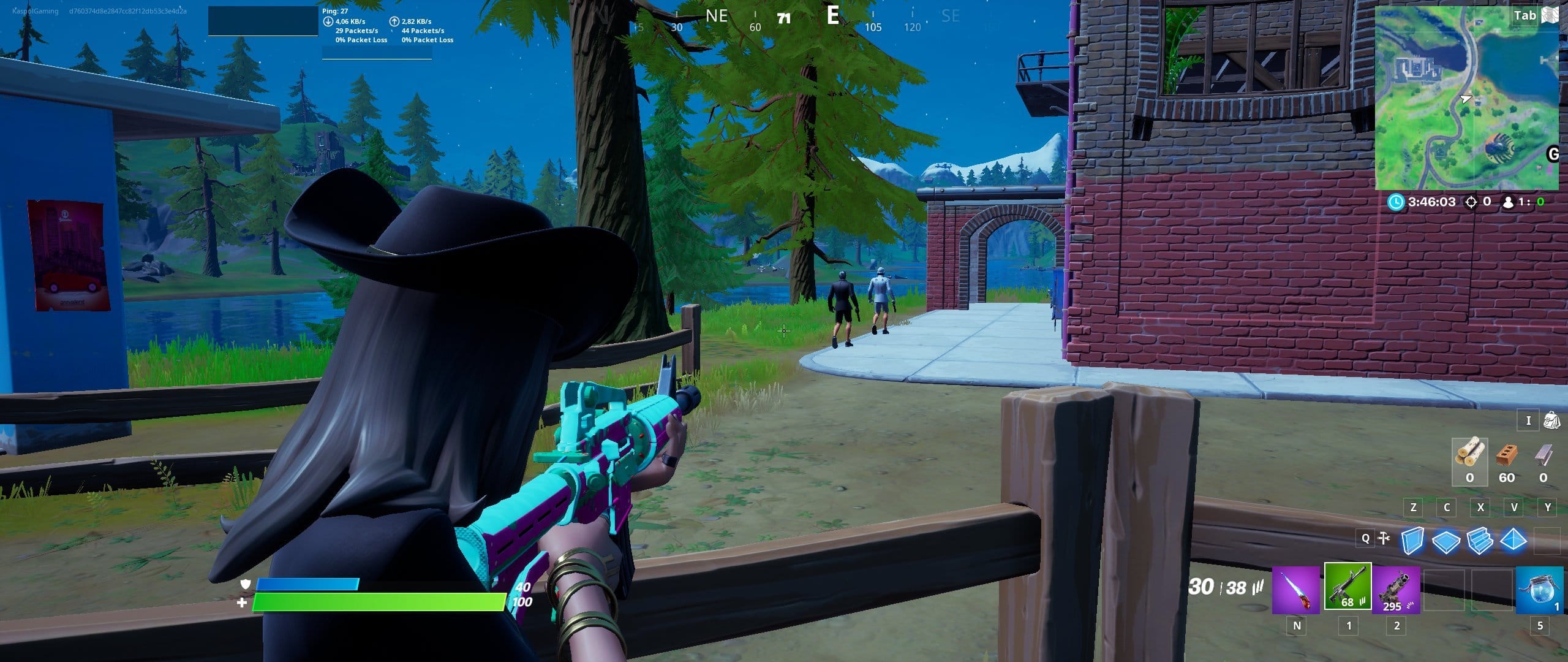Toggle build mode crossed-tools icon
This screenshot has height=662, width=1568.
1384,539
